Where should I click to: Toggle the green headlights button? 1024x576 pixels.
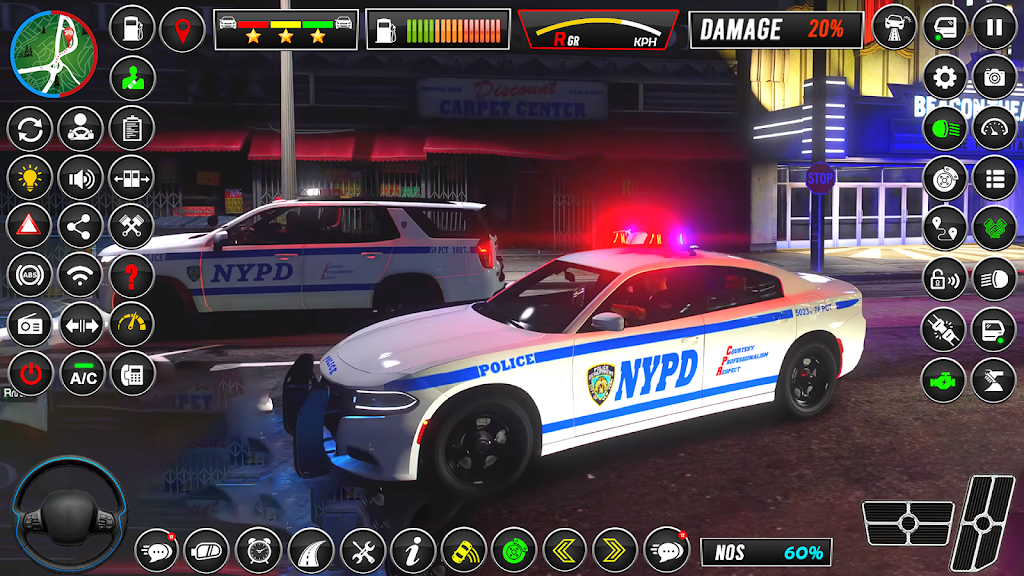(944, 127)
